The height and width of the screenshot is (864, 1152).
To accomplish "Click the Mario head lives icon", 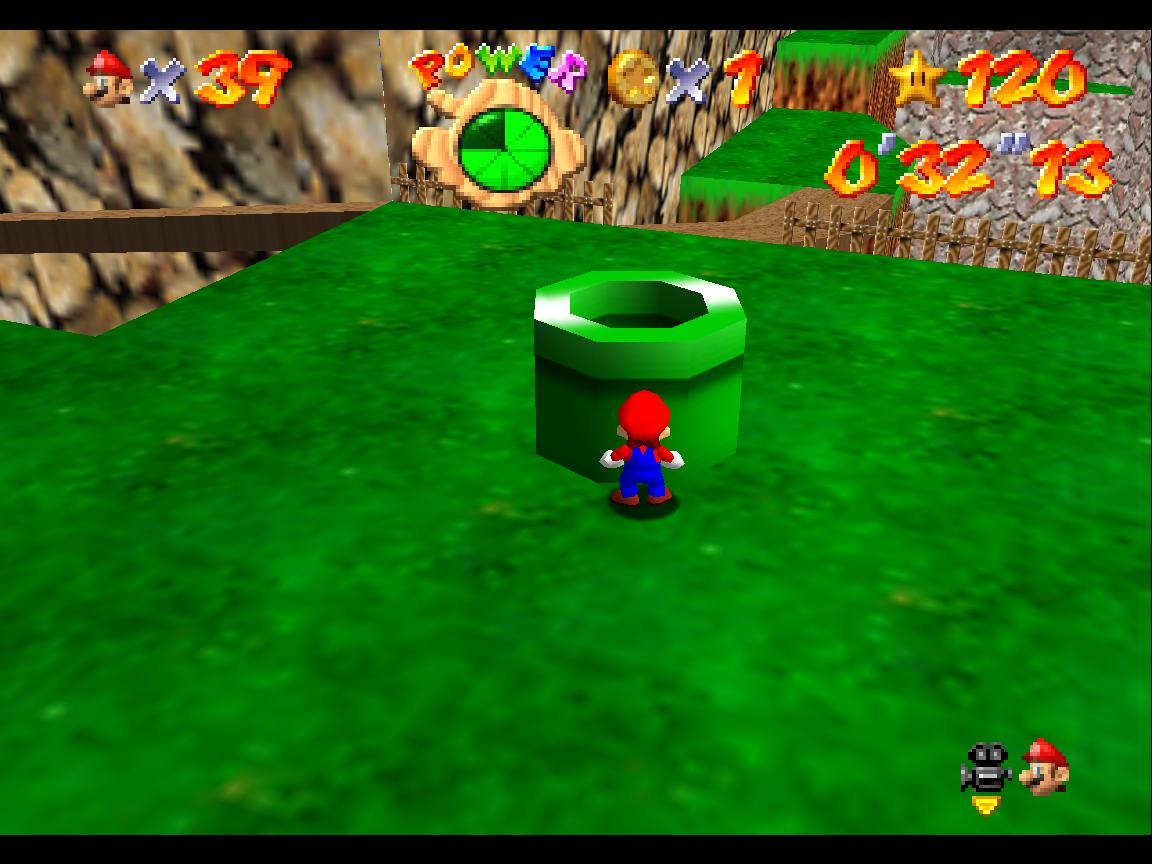I will 109,78.
